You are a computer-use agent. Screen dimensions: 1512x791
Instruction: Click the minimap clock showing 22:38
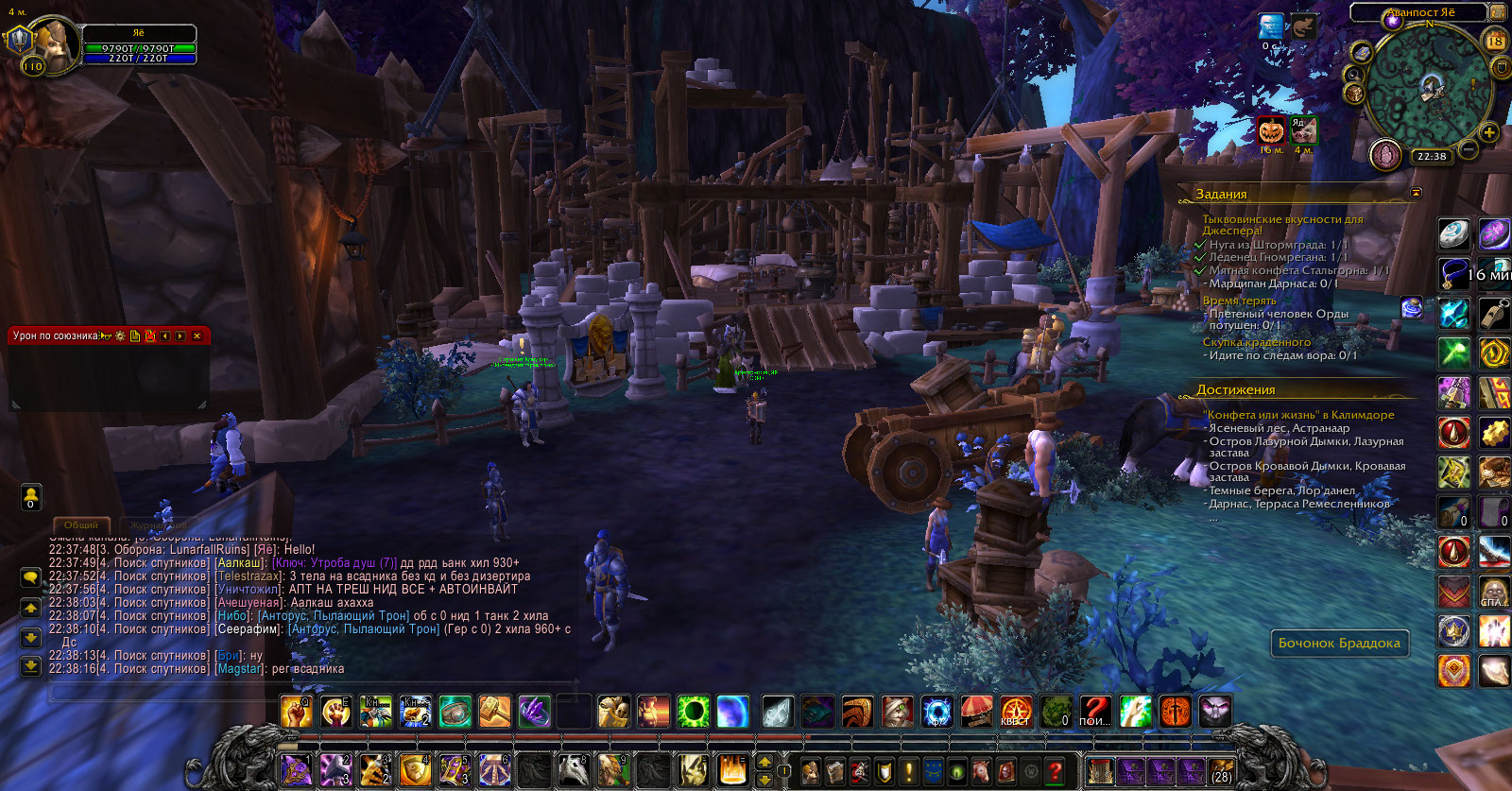pyautogui.click(x=1432, y=157)
